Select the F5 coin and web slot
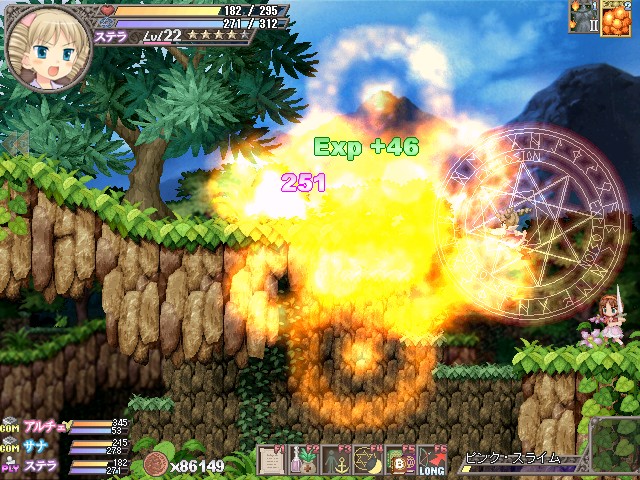The height and width of the screenshot is (480, 640). [x=400, y=461]
